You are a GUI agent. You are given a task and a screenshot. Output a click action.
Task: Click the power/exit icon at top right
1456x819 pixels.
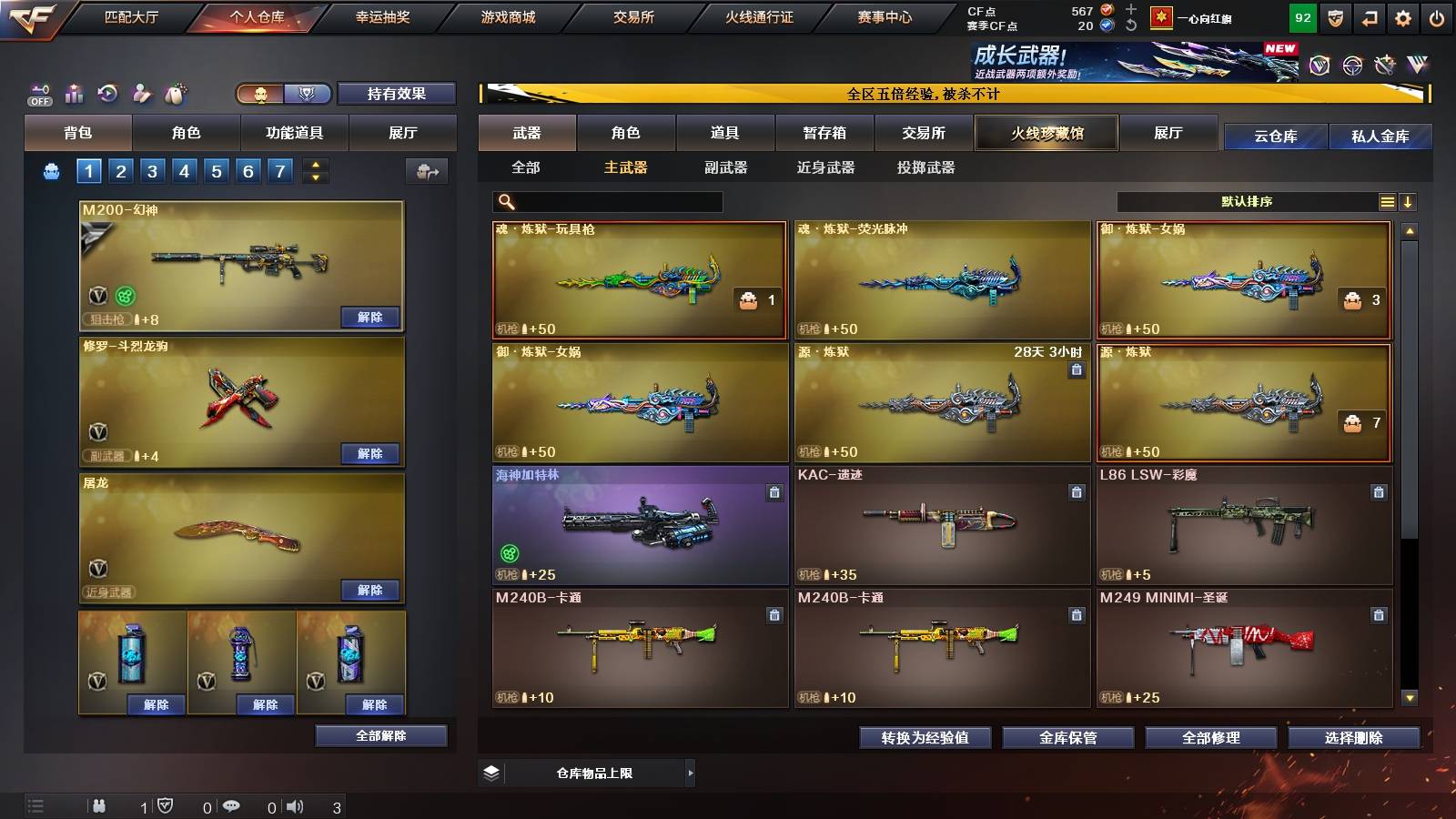tap(1436, 17)
